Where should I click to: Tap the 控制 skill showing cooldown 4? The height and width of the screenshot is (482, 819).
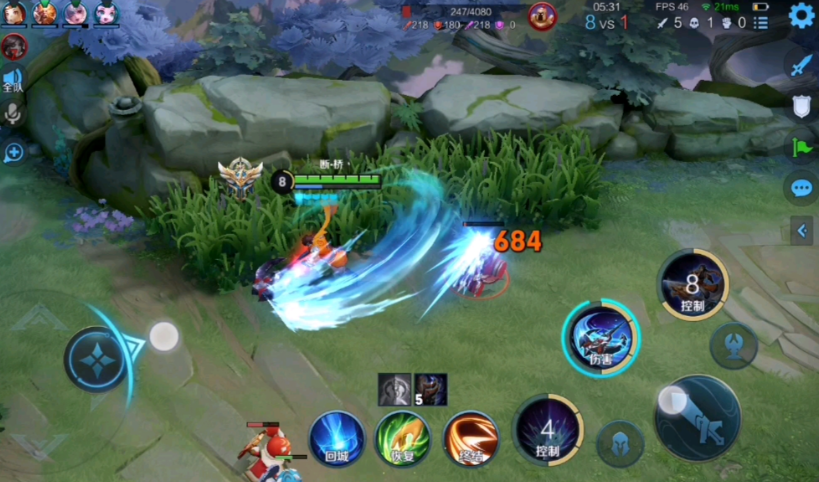tap(547, 430)
